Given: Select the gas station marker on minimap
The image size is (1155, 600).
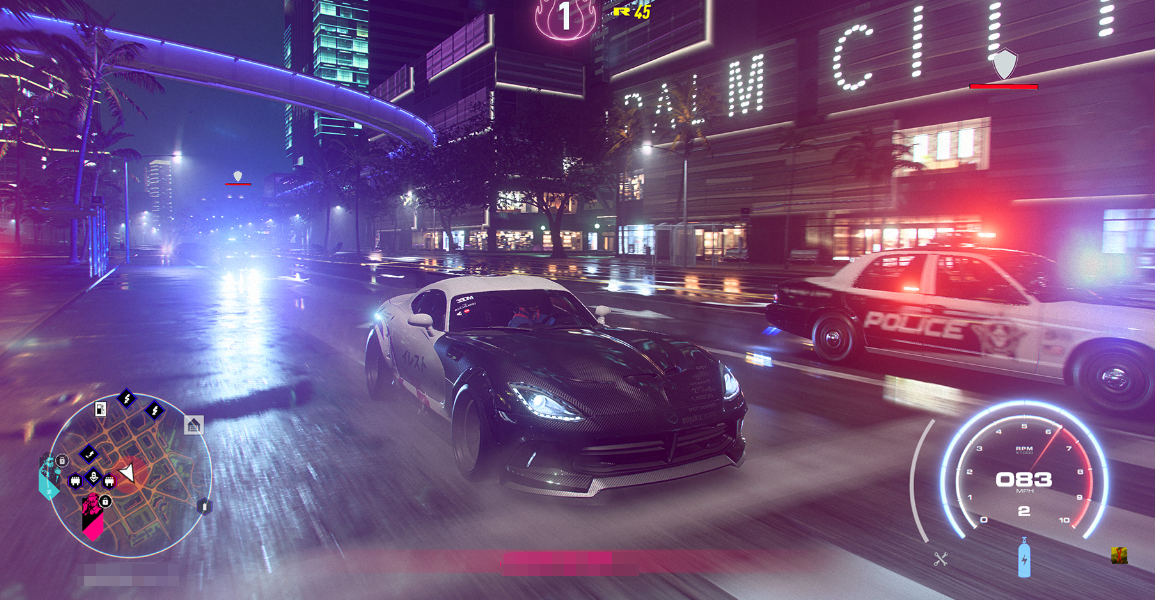Looking at the screenshot, I should pyautogui.click(x=100, y=408).
